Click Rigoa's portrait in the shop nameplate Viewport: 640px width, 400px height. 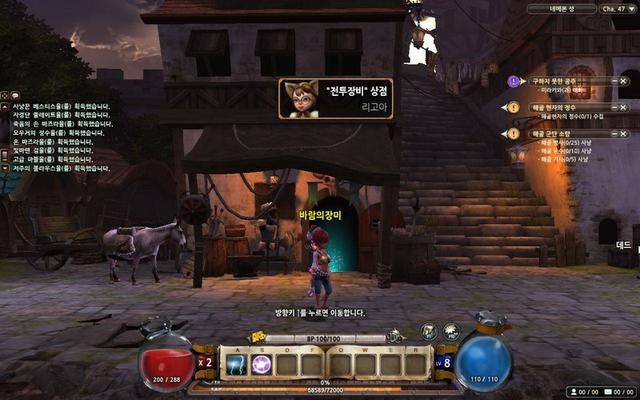tap(298, 100)
